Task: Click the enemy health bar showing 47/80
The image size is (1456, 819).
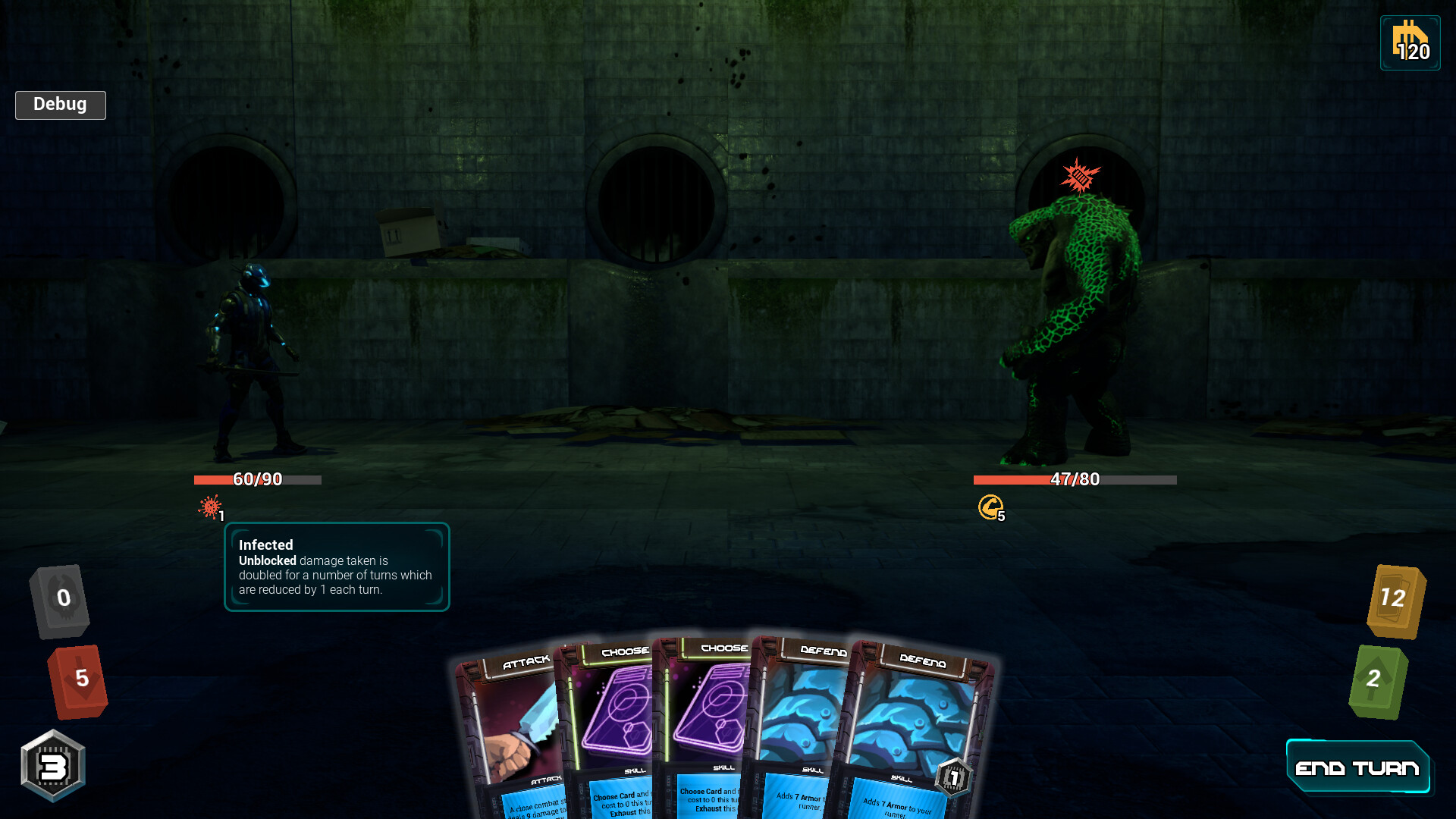Action: click(x=1072, y=479)
